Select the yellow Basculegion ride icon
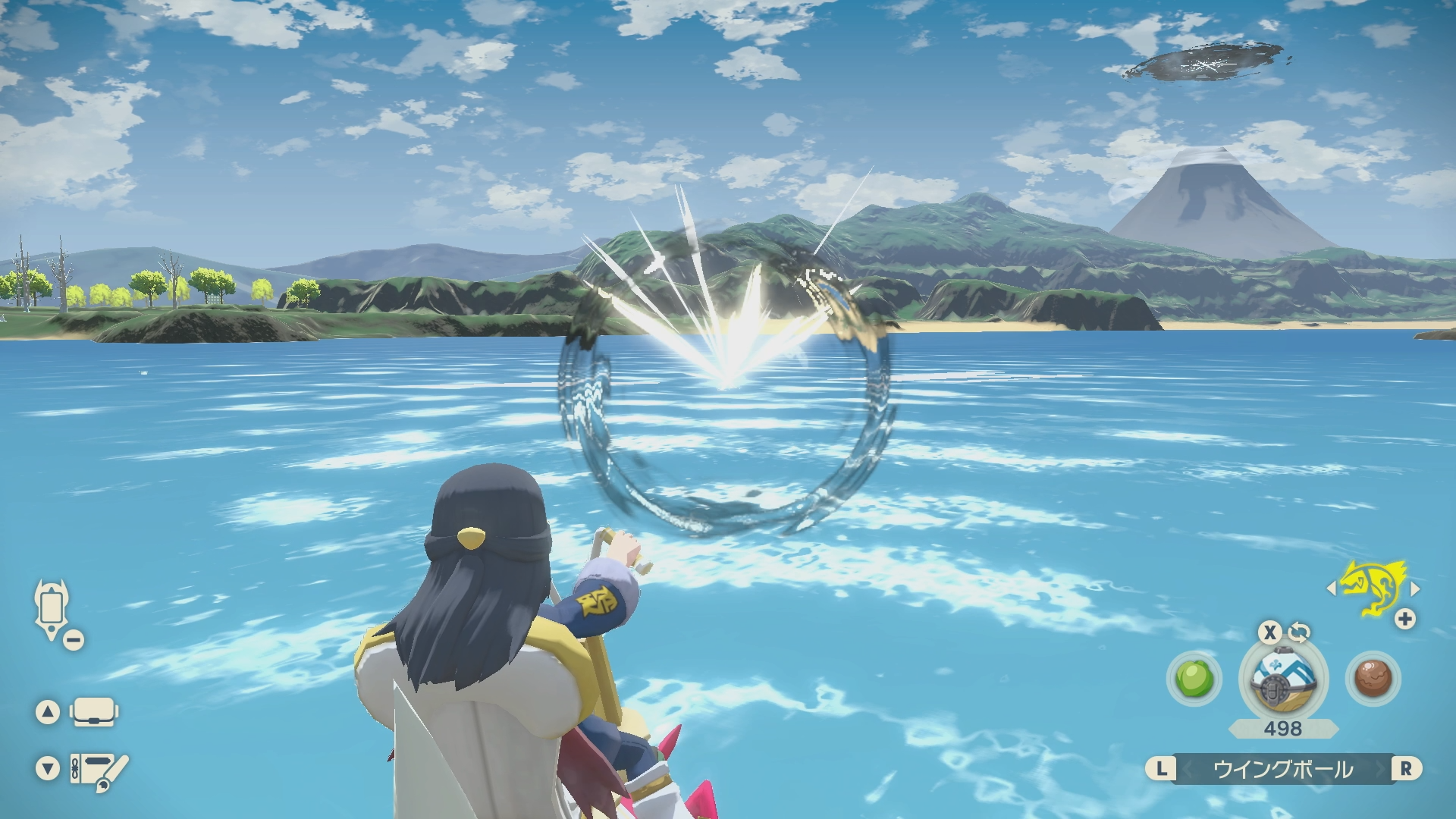 pos(1373,587)
